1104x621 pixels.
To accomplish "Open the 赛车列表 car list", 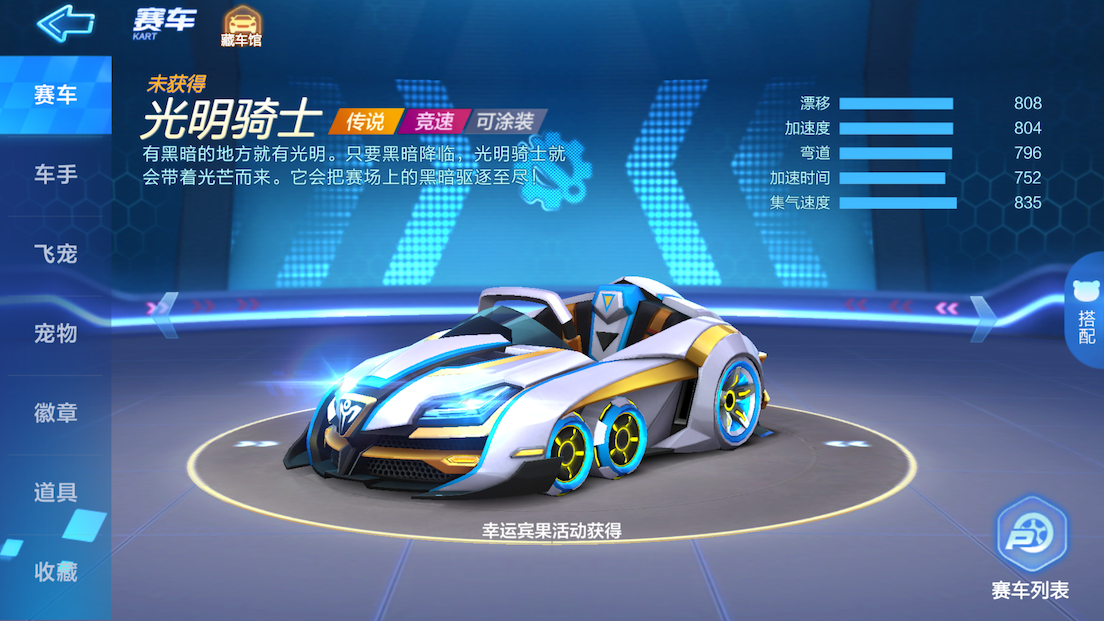I will pos(1031,550).
